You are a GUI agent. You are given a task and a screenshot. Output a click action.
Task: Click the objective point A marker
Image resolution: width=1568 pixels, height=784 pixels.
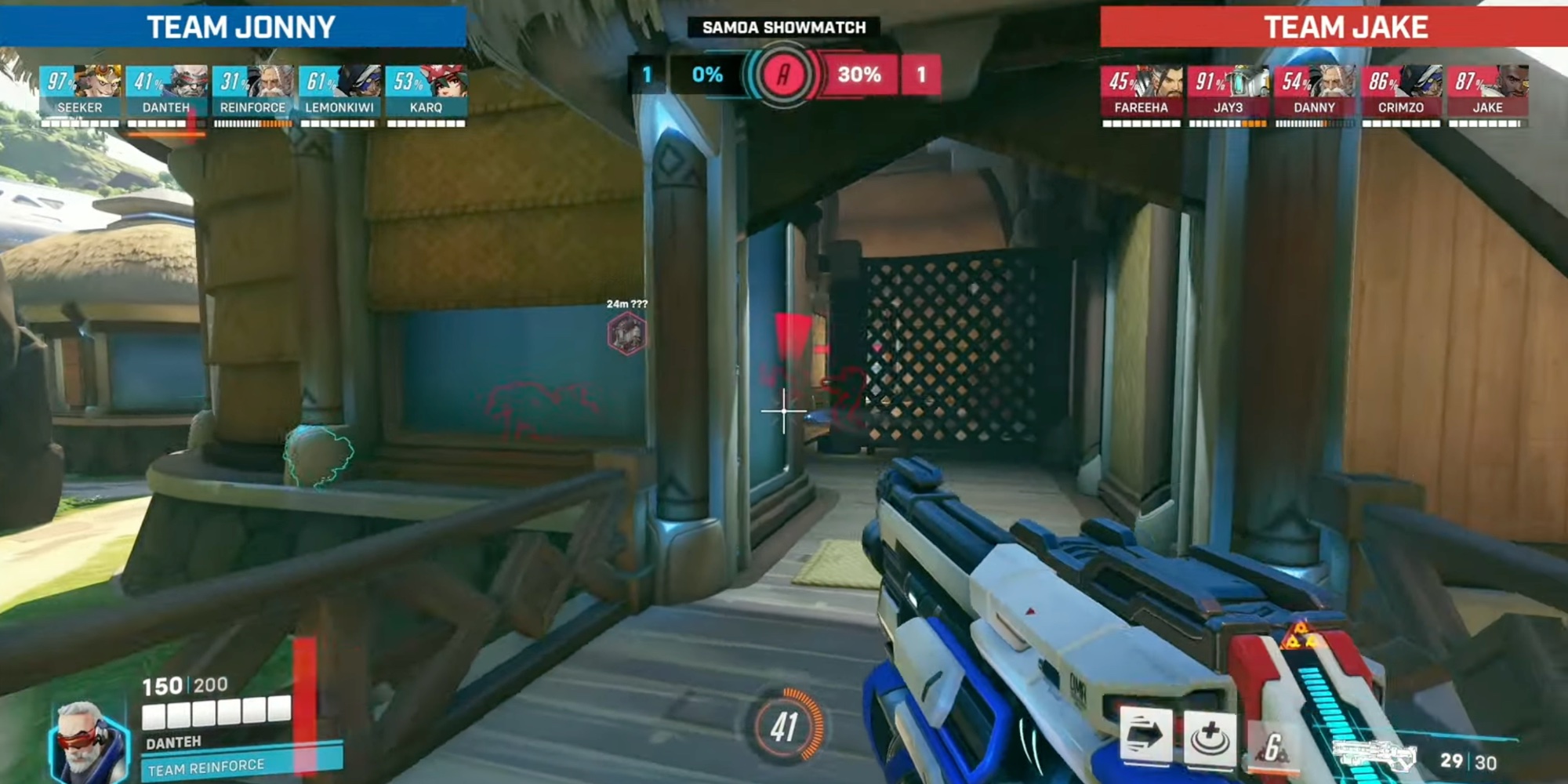[784, 76]
